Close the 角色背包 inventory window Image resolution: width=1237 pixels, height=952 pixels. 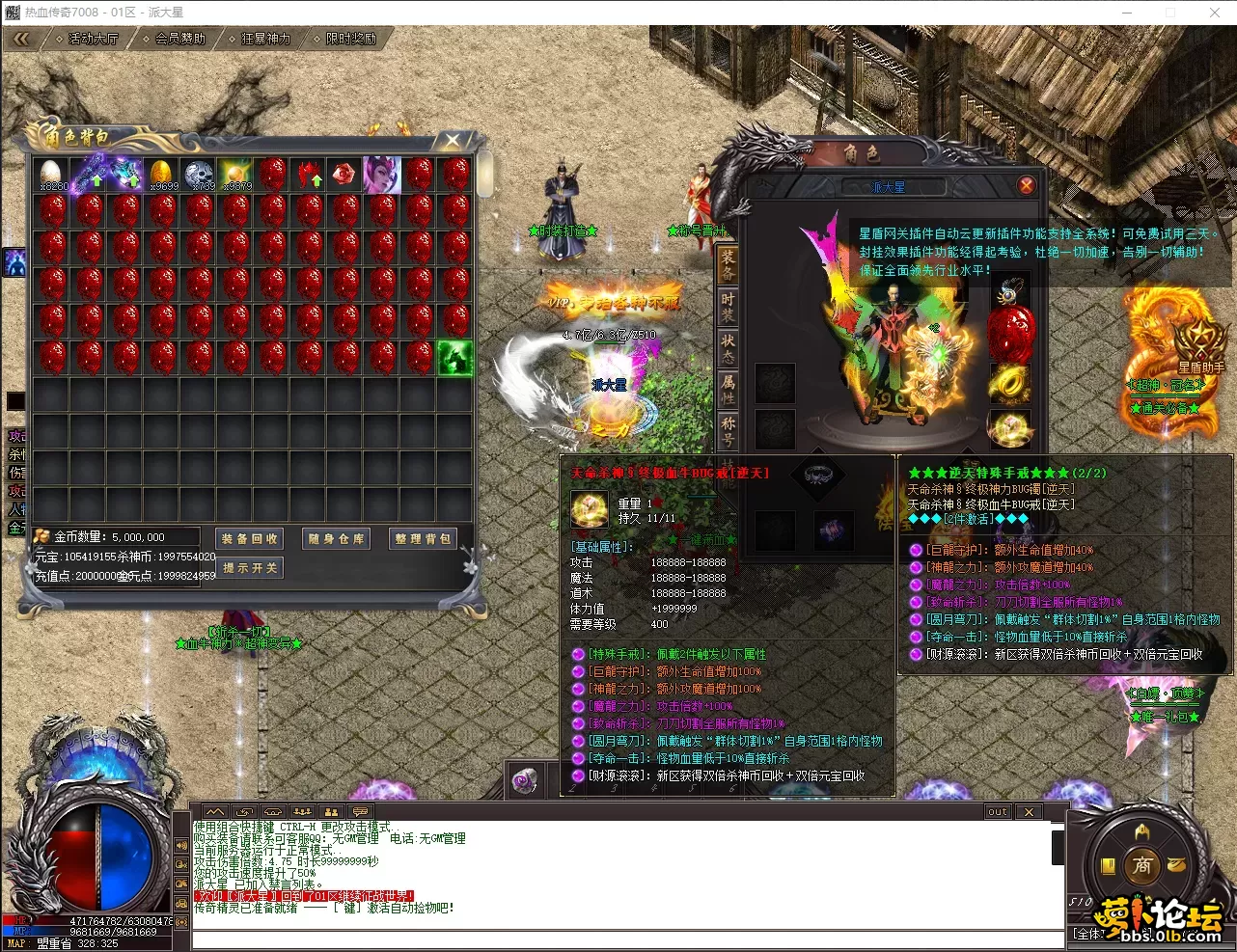pos(453,141)
